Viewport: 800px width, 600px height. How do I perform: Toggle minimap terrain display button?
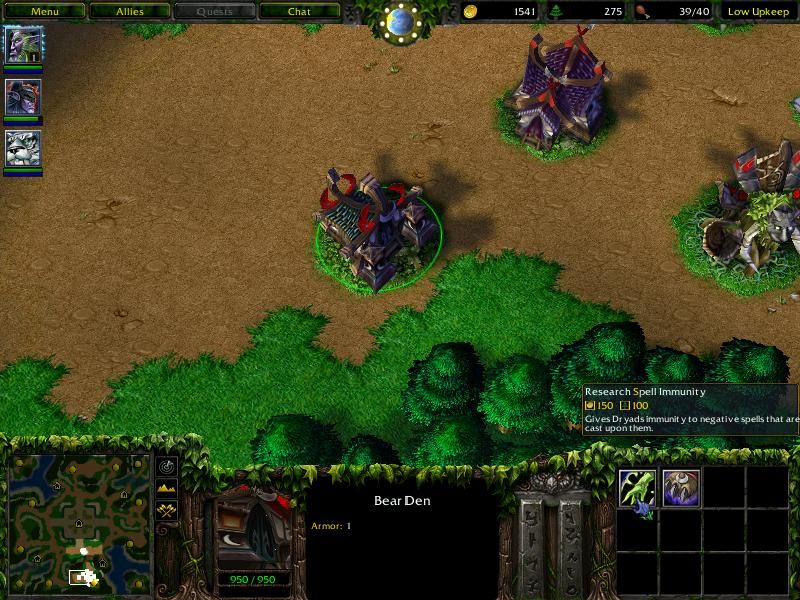tap(167, 488)
